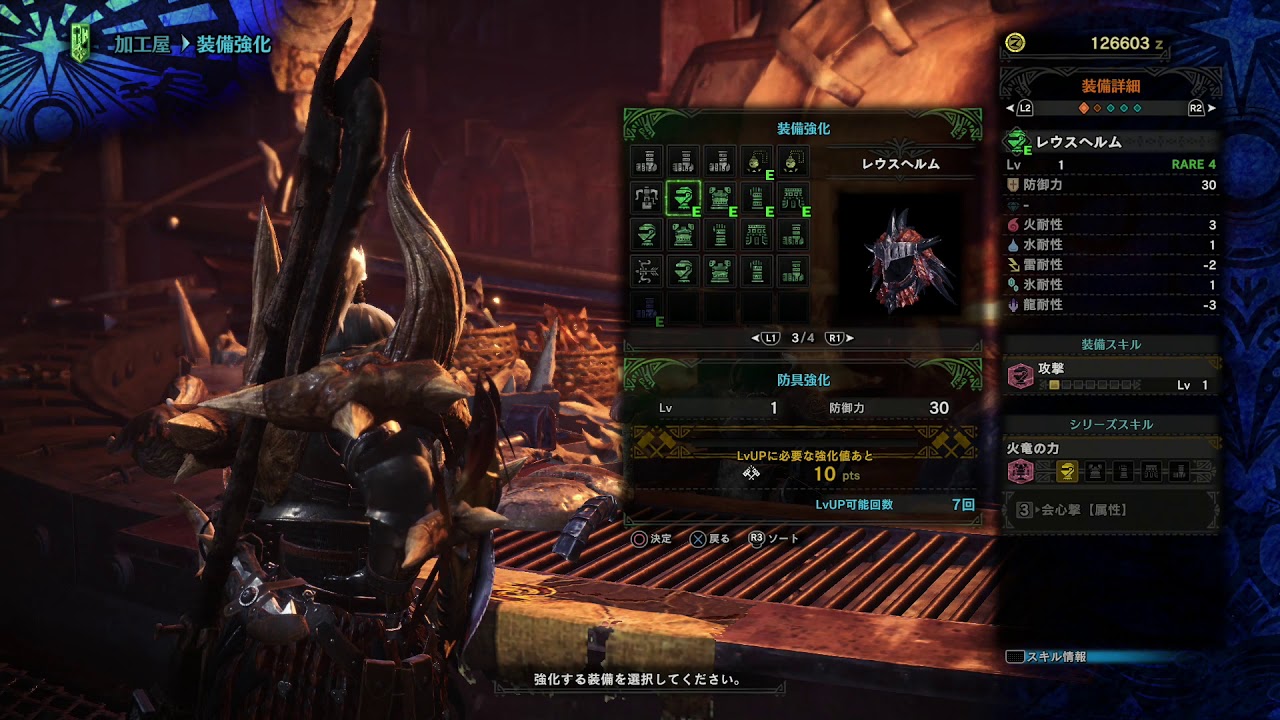Click the 火竜の力 series skill emblem
Viewport: 1280px width, 720px height.
pos(1022,471)
